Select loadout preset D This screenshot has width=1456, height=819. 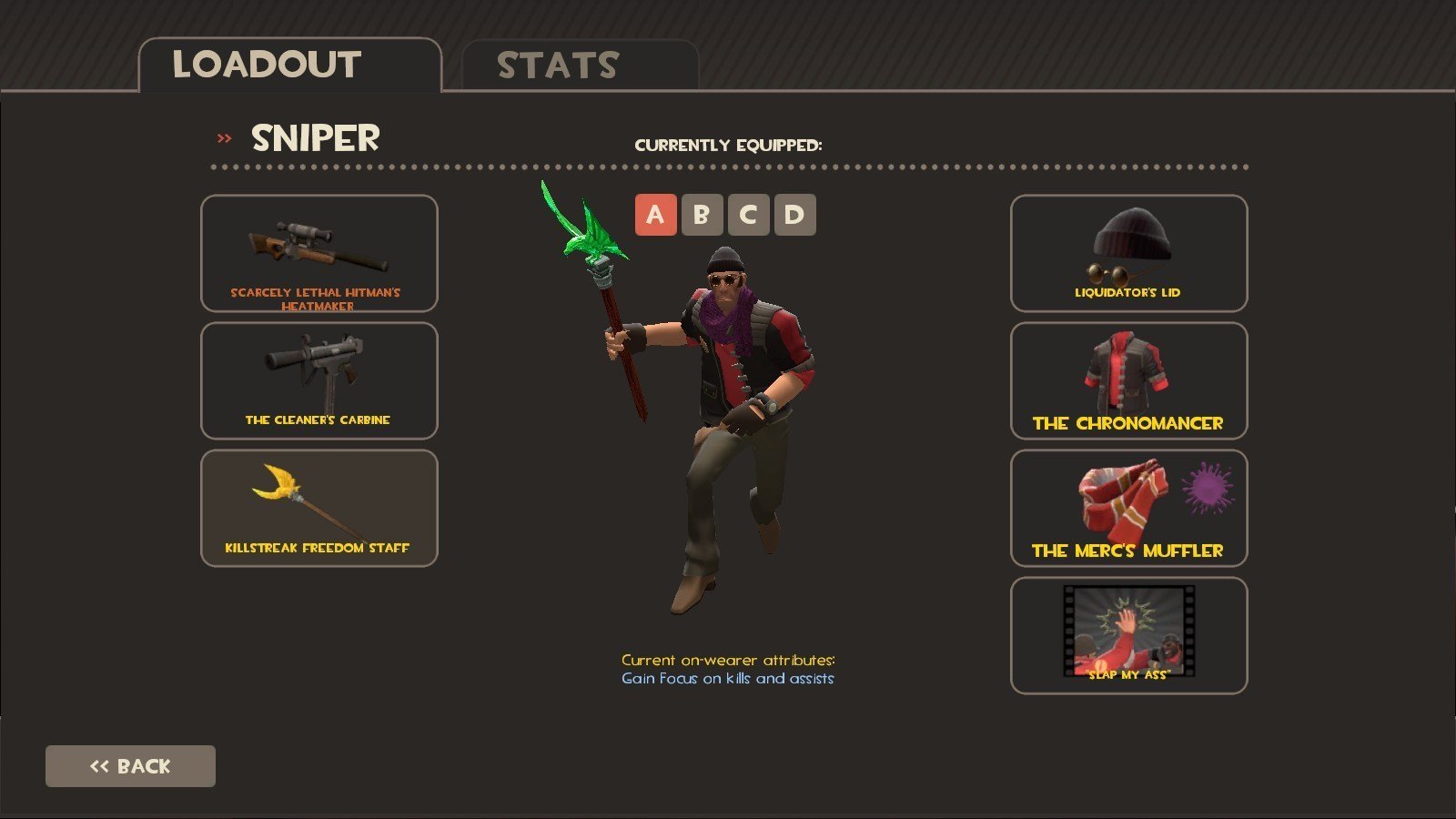(794, 215)
